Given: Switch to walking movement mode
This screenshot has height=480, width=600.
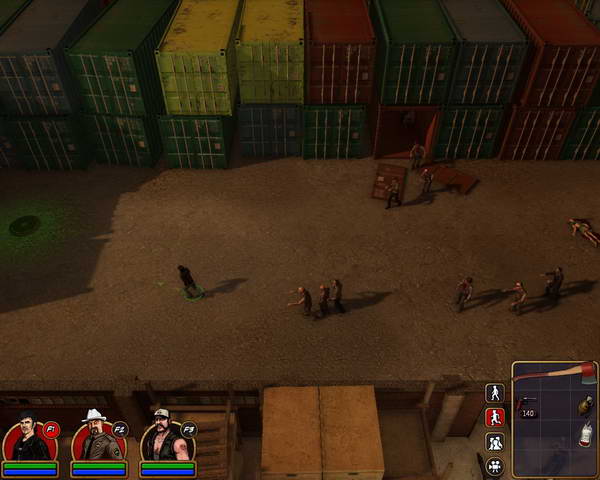Looking at the screenshot, I should pos(494,393).
